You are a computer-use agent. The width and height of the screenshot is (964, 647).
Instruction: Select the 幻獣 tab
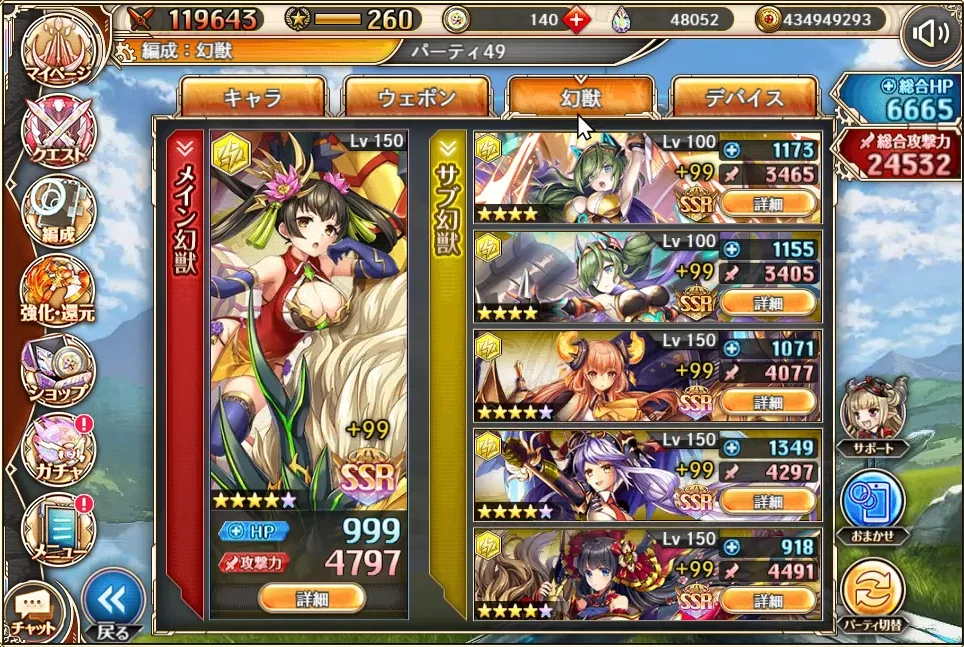coord(581,98)
